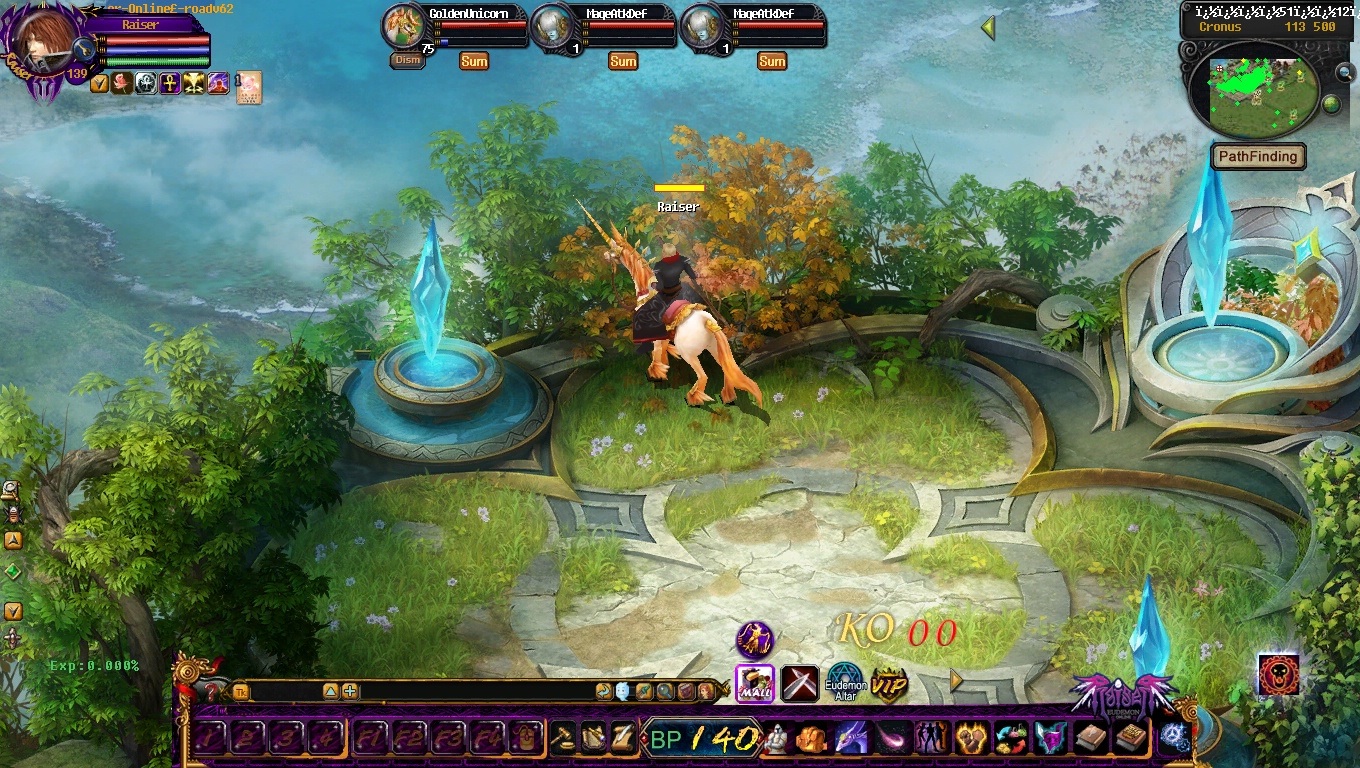This screenshot has height=768, width=1360.
Task: Click the magnifier button beside the minimap
Action: (1345, 72)
